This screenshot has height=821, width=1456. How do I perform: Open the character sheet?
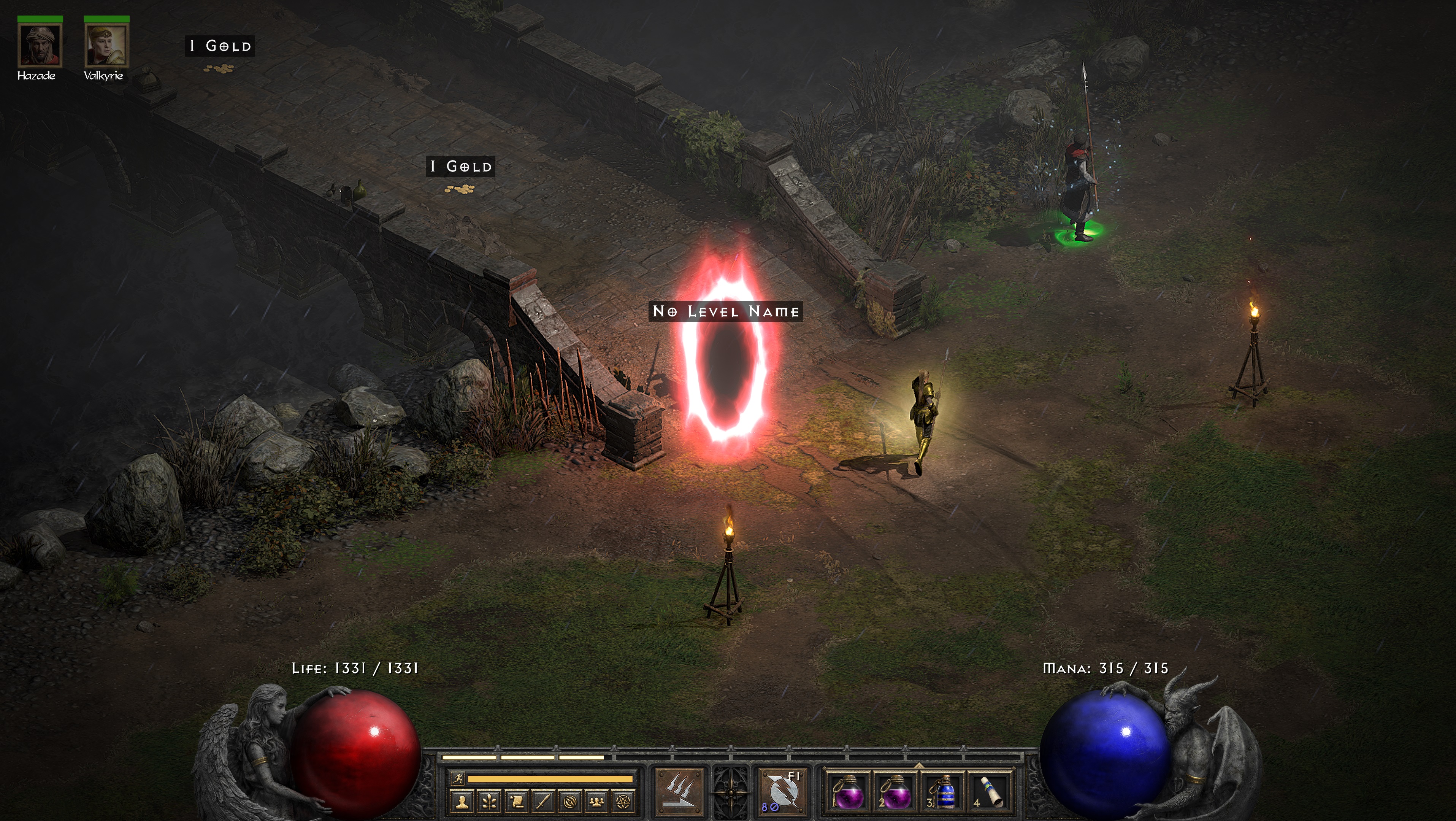(x=463, y=801)
